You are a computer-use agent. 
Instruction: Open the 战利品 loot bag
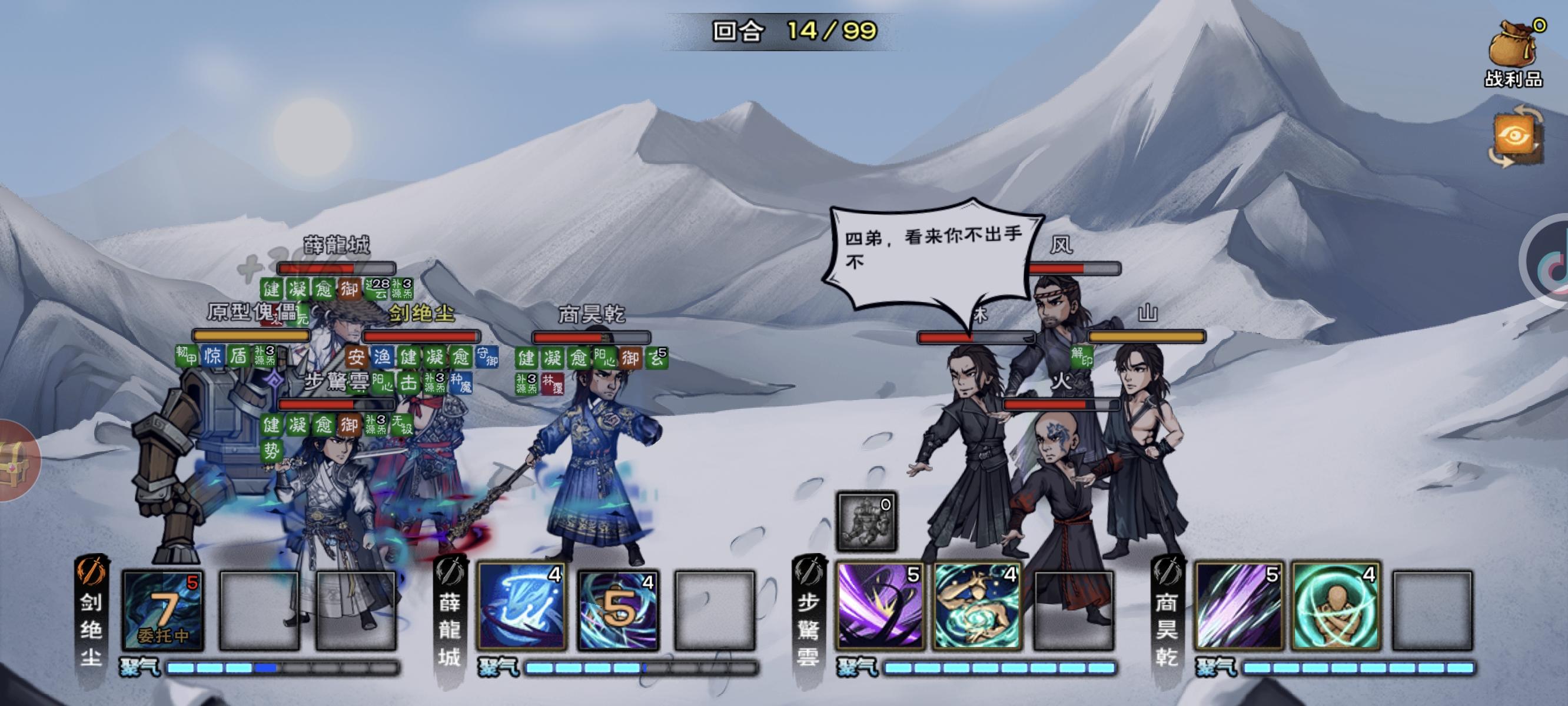(x=1515, y=49)
